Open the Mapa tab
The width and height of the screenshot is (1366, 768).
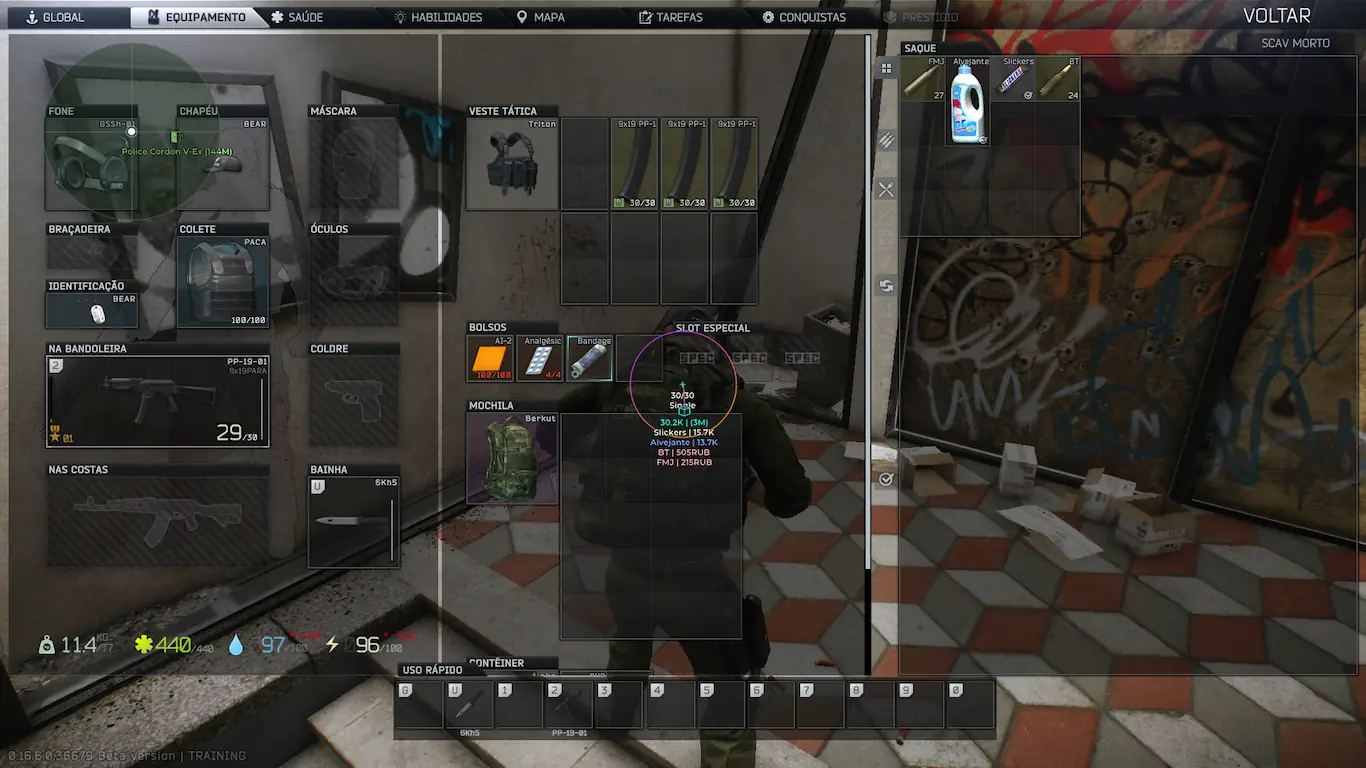pyautogui.click(x=540, y=17)
